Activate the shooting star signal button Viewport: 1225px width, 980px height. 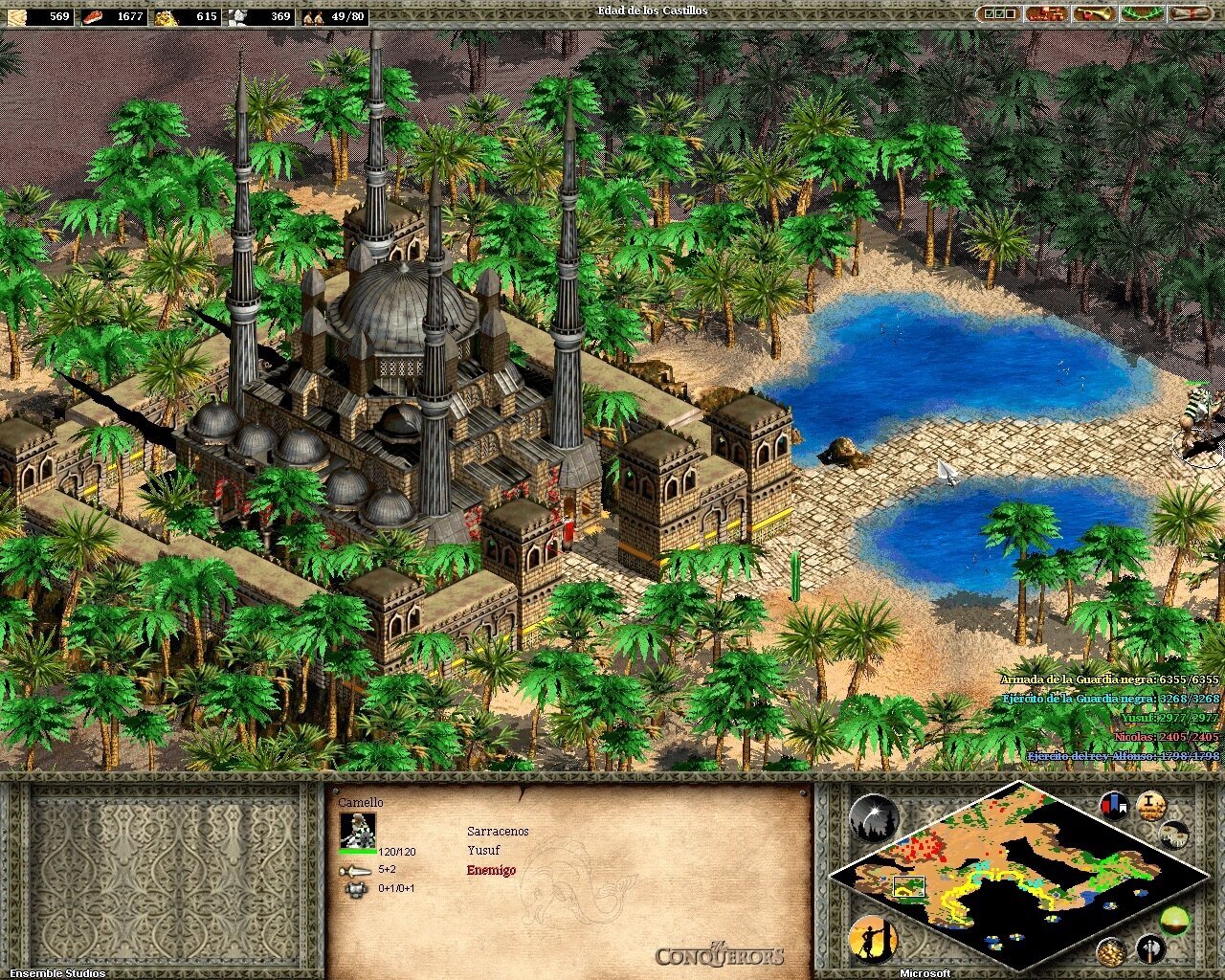pos(873,817)
